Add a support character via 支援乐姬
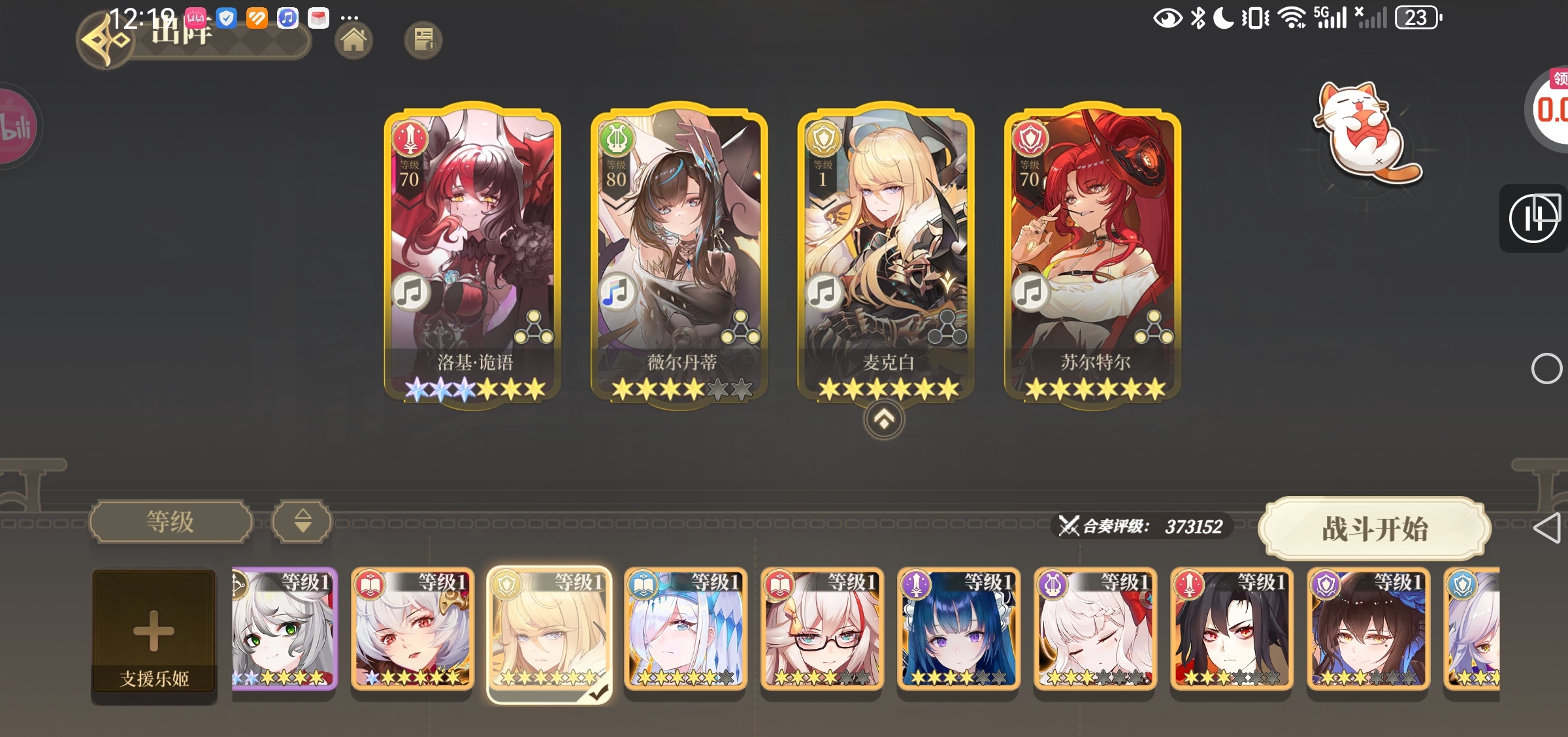This screenshot has width=1568, height=737. coord(154,636)
